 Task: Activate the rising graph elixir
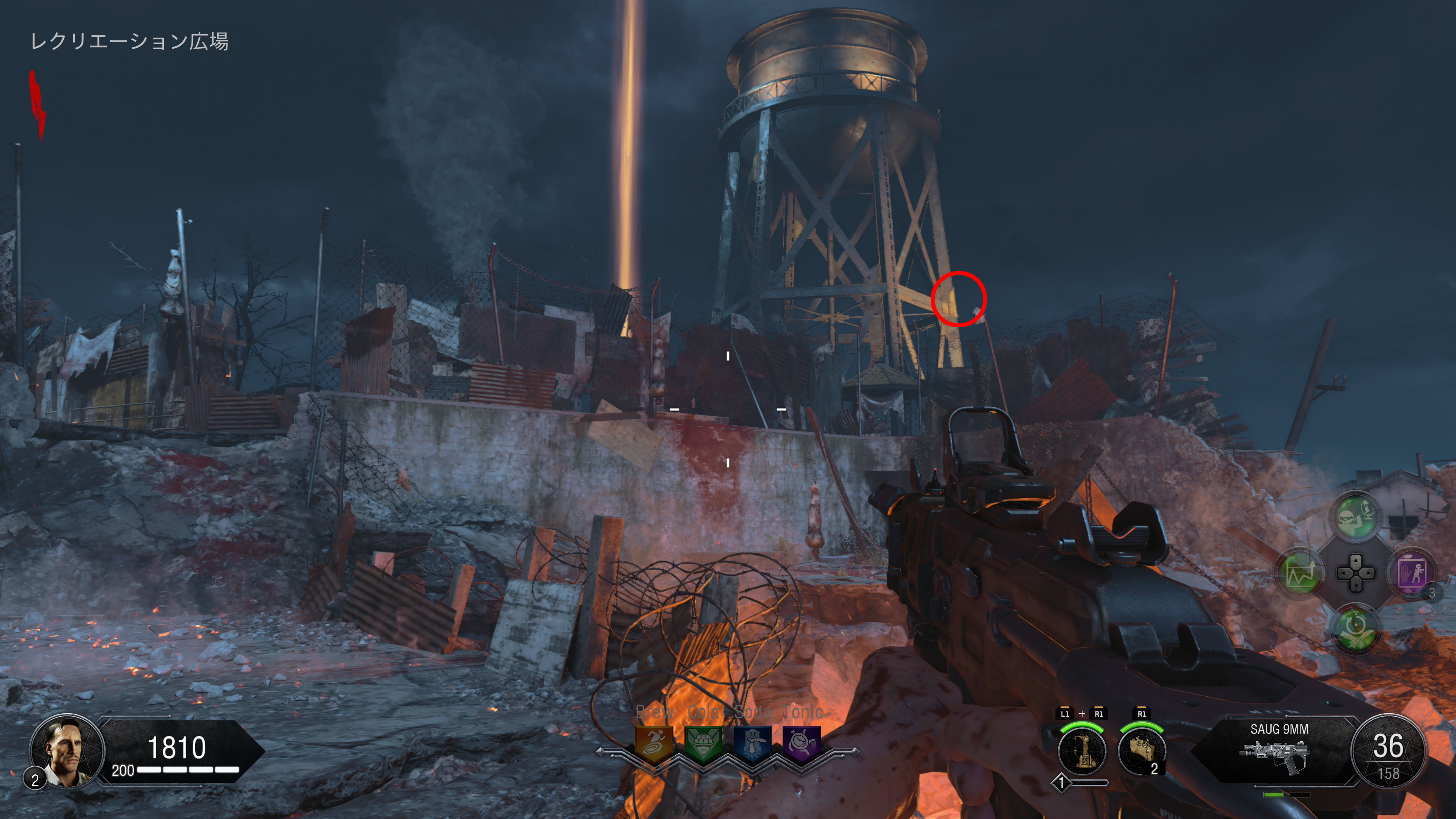pos(1300,573)
